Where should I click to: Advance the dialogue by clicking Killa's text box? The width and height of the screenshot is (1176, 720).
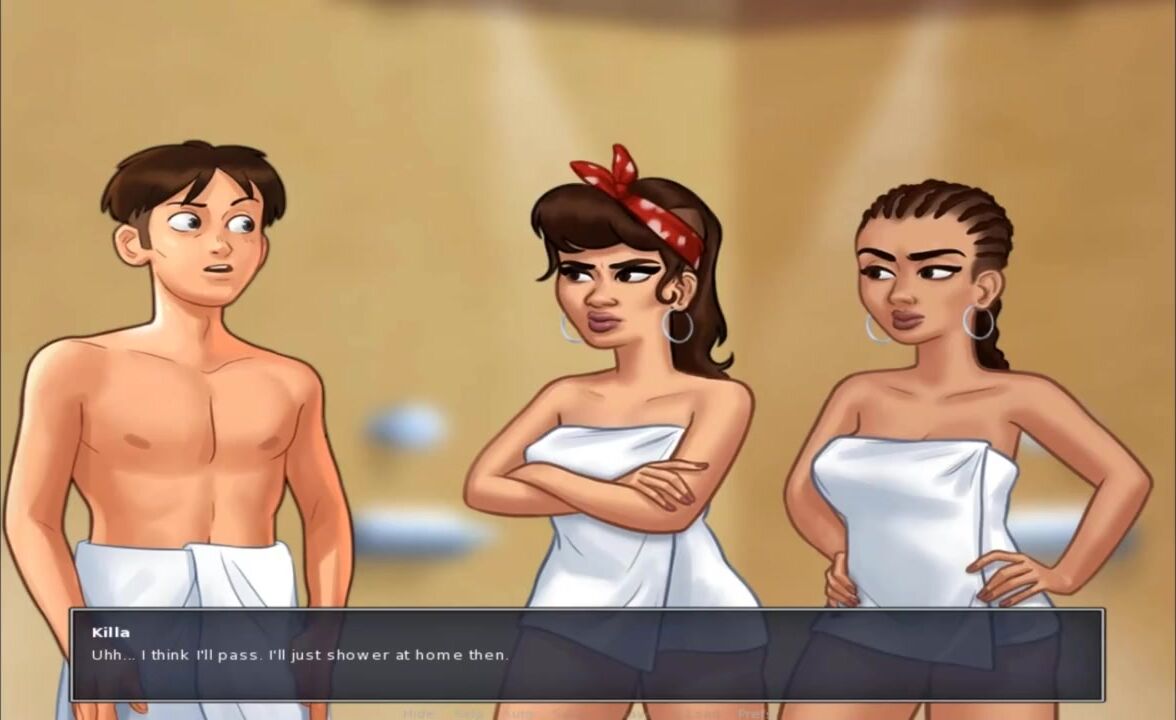tap(586, 655)
